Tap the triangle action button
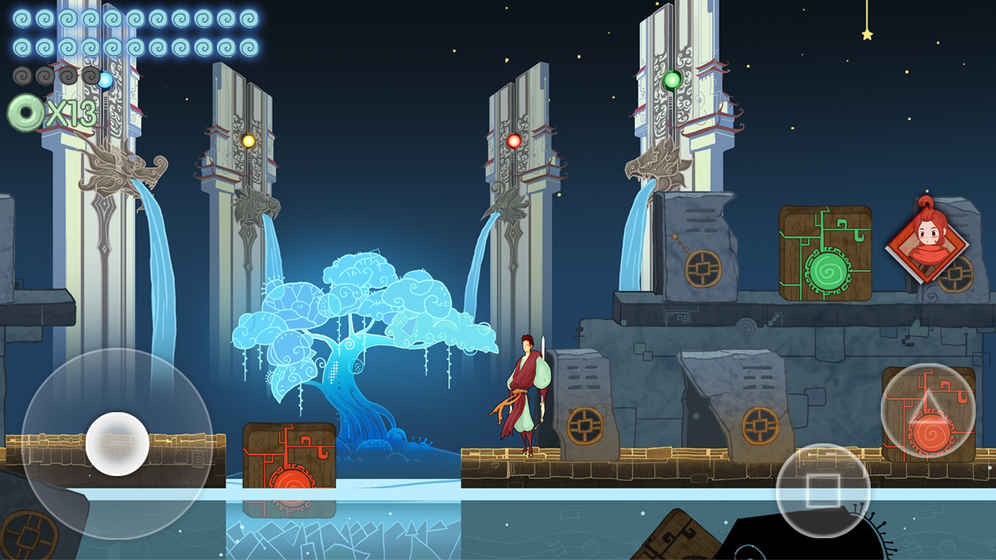This screenshot has width=996, height=560. [x=927, y=411]
